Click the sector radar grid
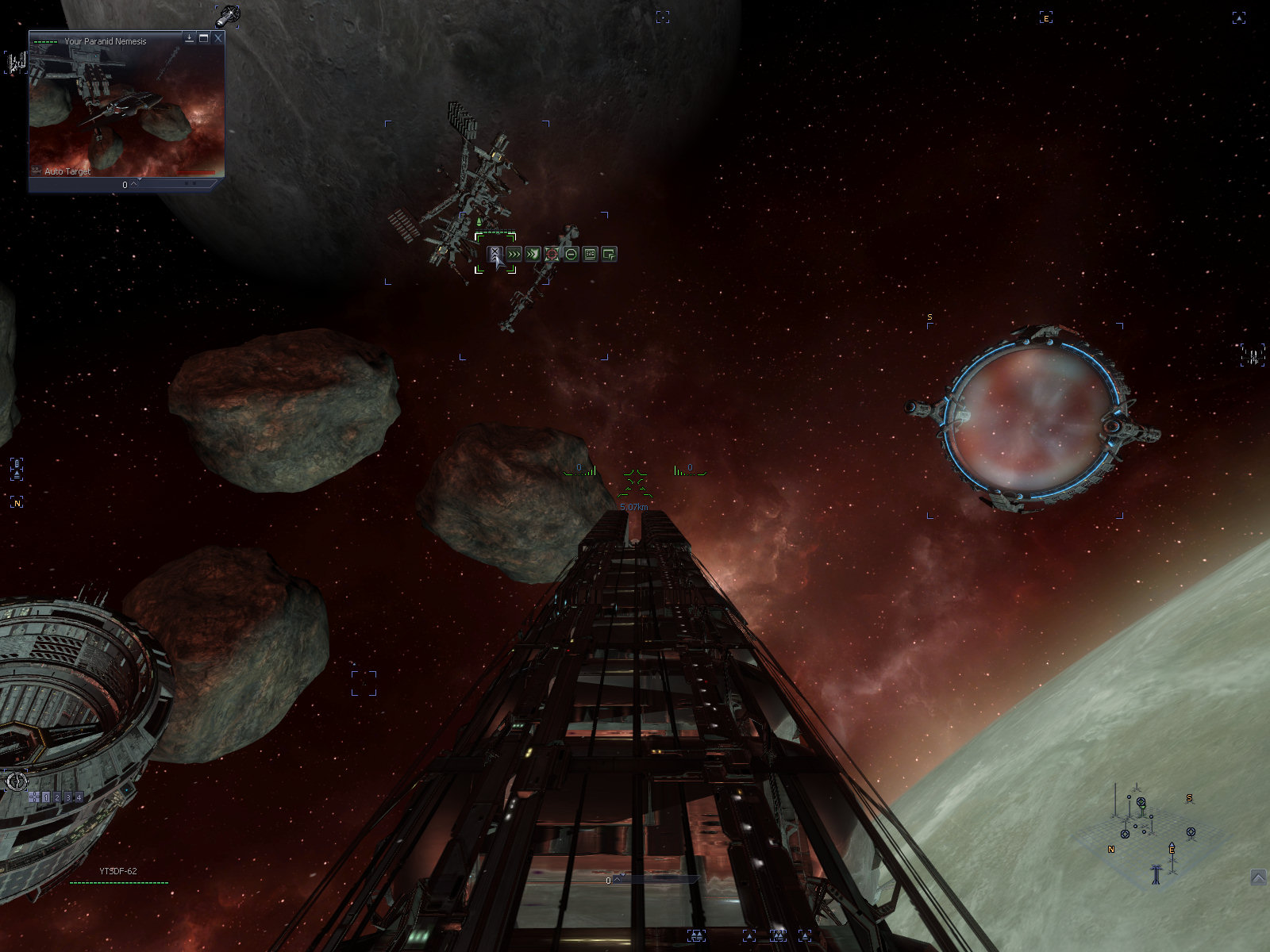The image size is (1270, 952). (1143, 829)
